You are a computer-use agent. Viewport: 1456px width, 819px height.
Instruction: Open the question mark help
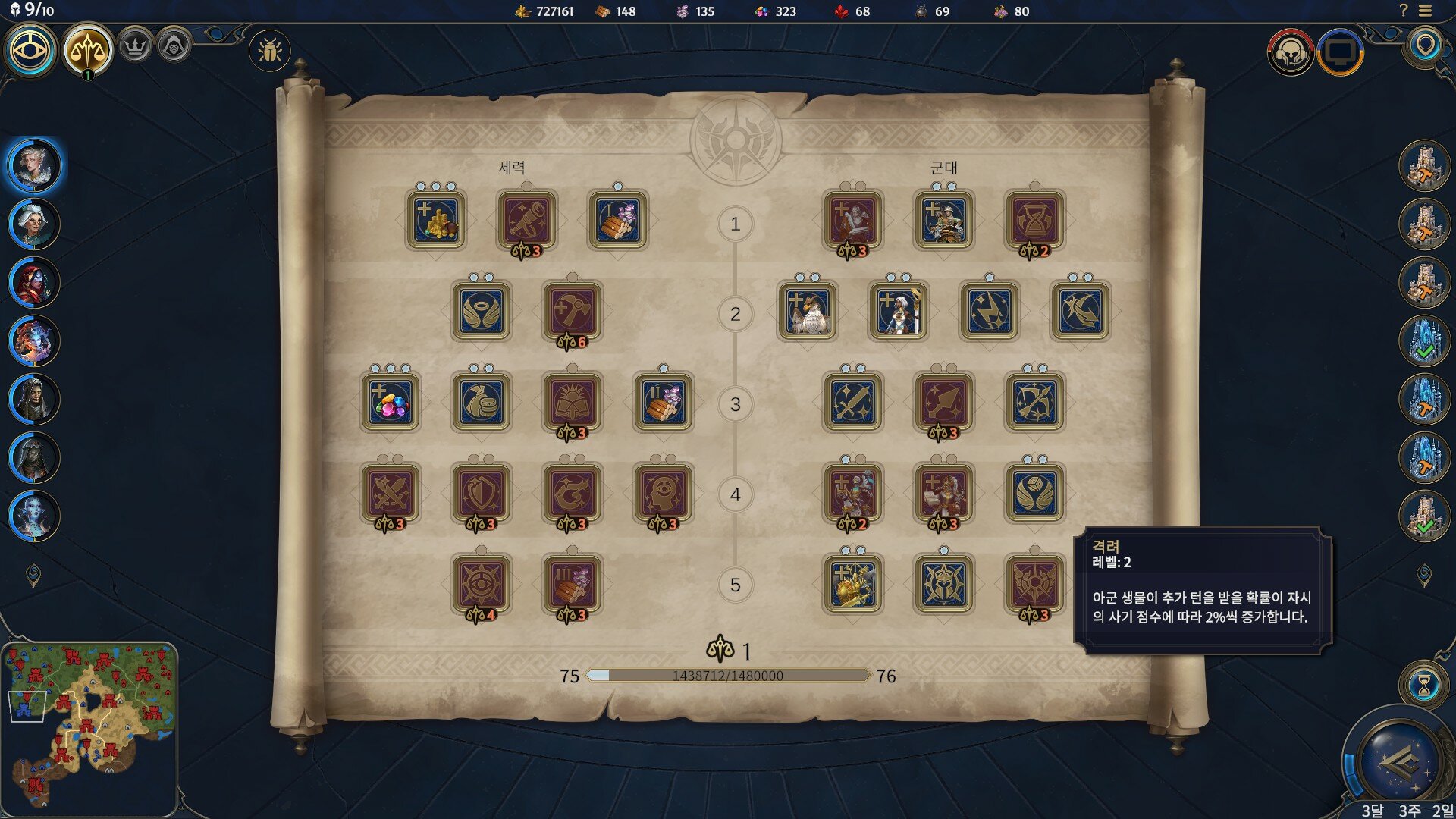point(1403,11)
